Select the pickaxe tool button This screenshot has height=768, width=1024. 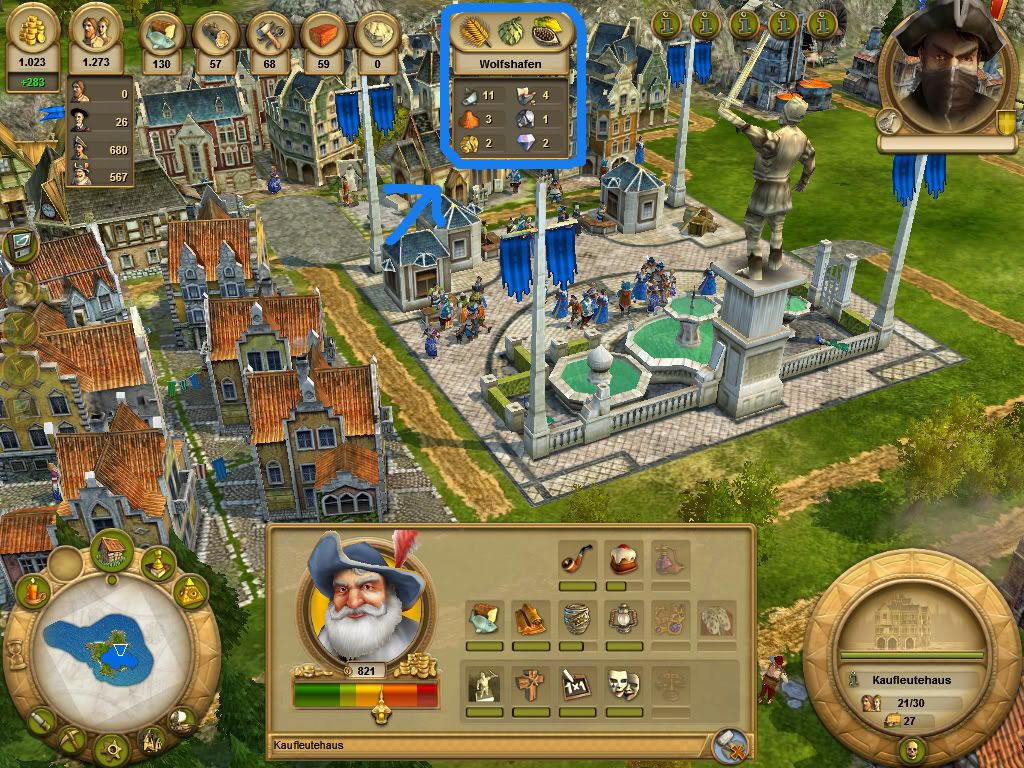click(x=74, y=738)
